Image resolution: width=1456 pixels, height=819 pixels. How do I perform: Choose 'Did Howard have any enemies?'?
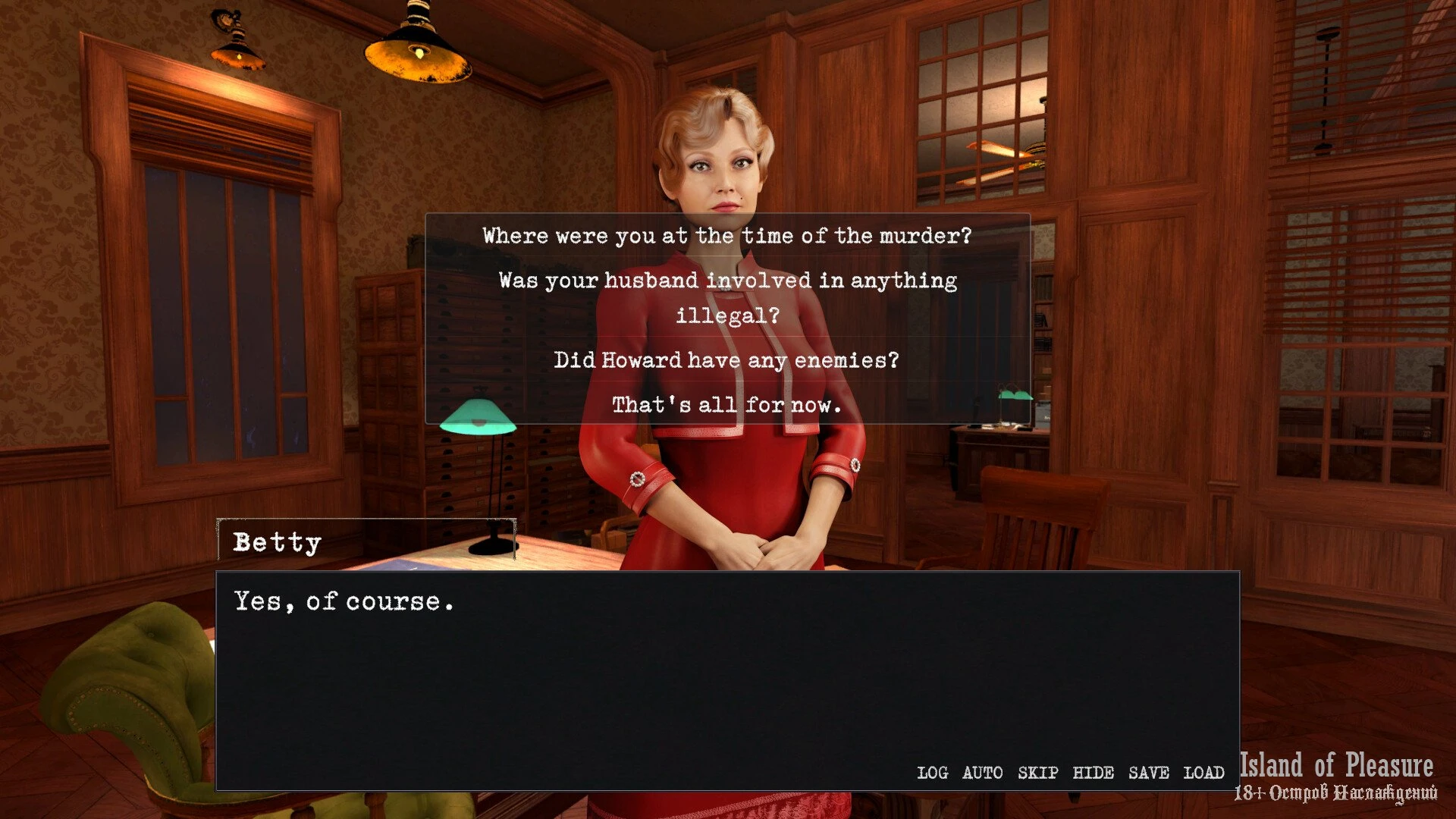coord(726,359)
